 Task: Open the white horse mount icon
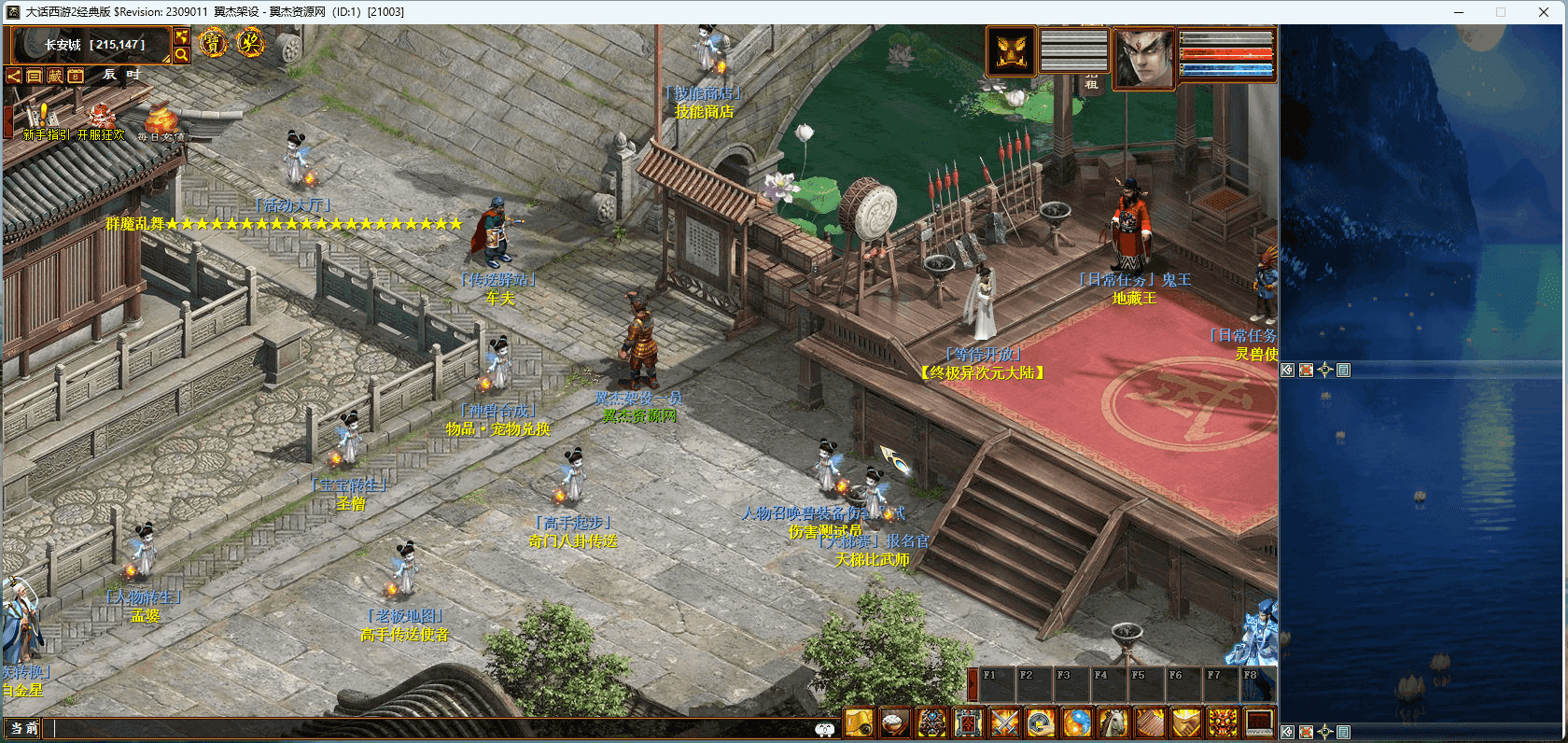coord(1113,722)
